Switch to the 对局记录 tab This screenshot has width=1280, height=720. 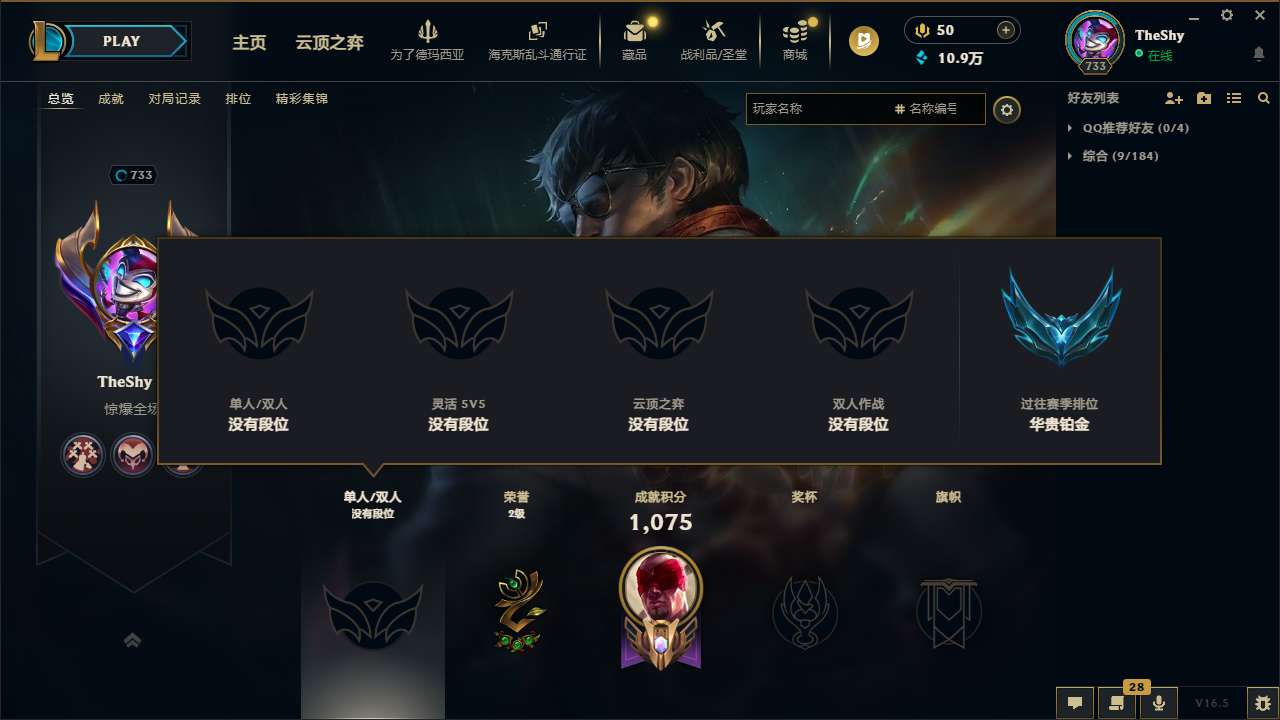(175, 98)
